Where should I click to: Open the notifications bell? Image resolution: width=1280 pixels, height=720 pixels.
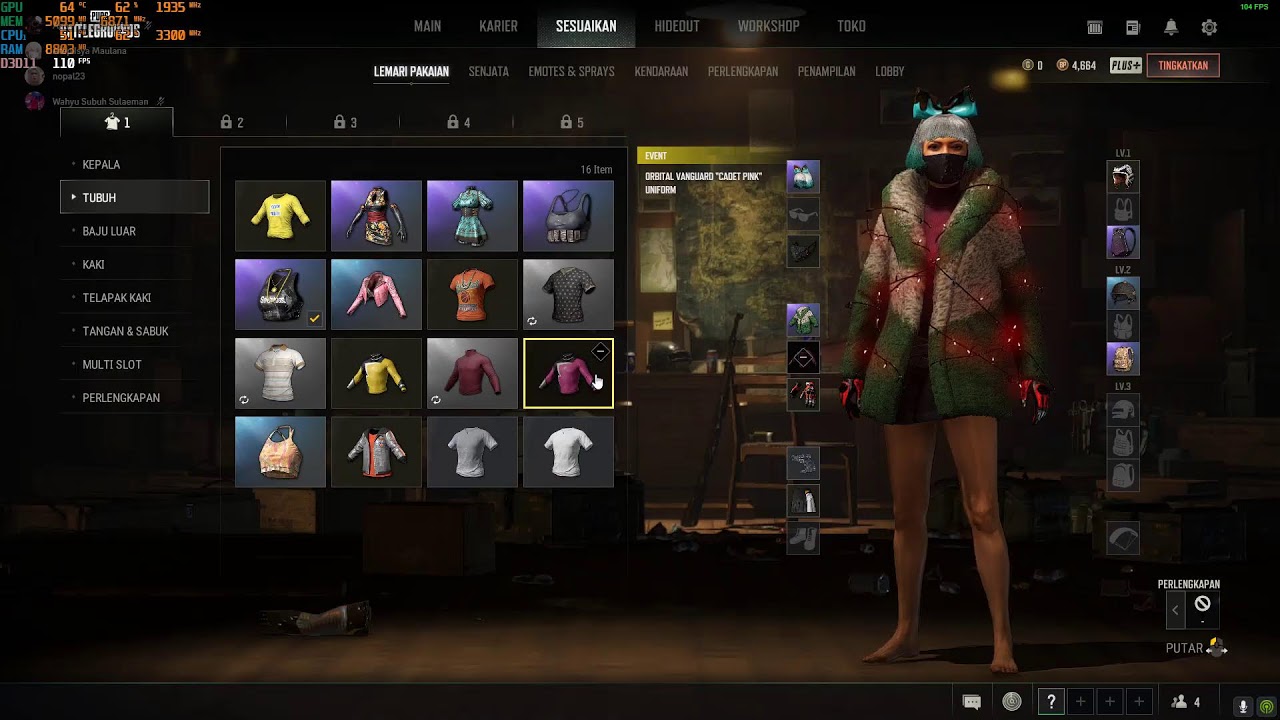[x=1171, y=28]
